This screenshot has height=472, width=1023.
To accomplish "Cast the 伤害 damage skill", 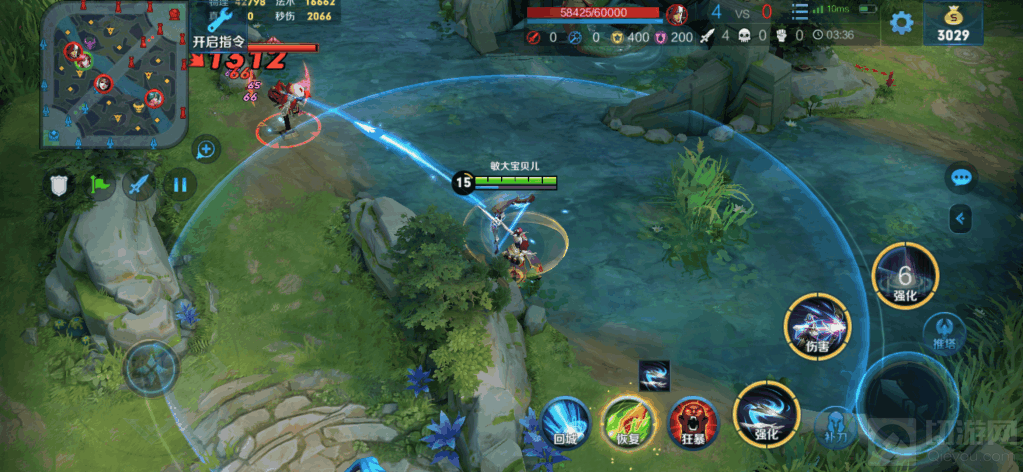I will pyautogui.click(x=817, y=327).
